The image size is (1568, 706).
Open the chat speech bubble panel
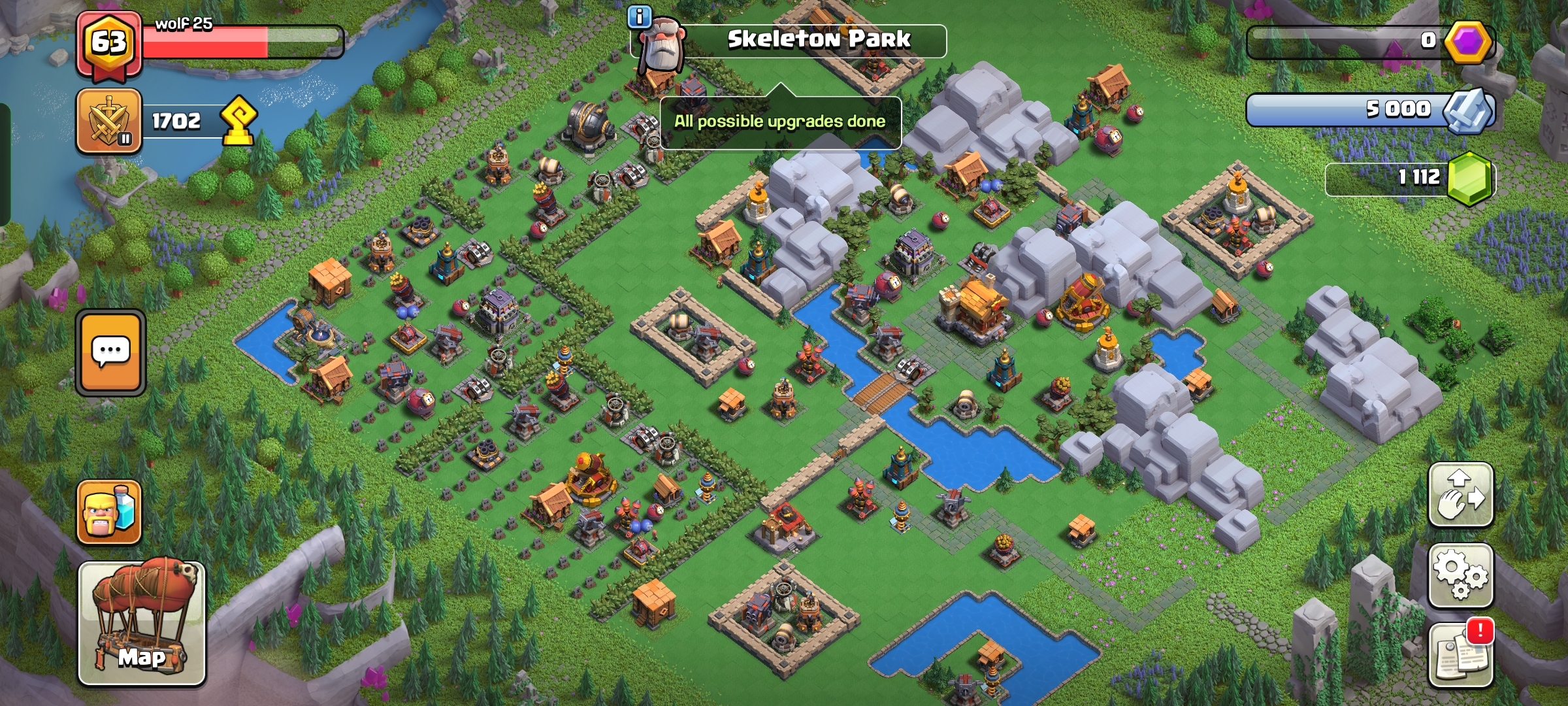click(x=110, y=352)
